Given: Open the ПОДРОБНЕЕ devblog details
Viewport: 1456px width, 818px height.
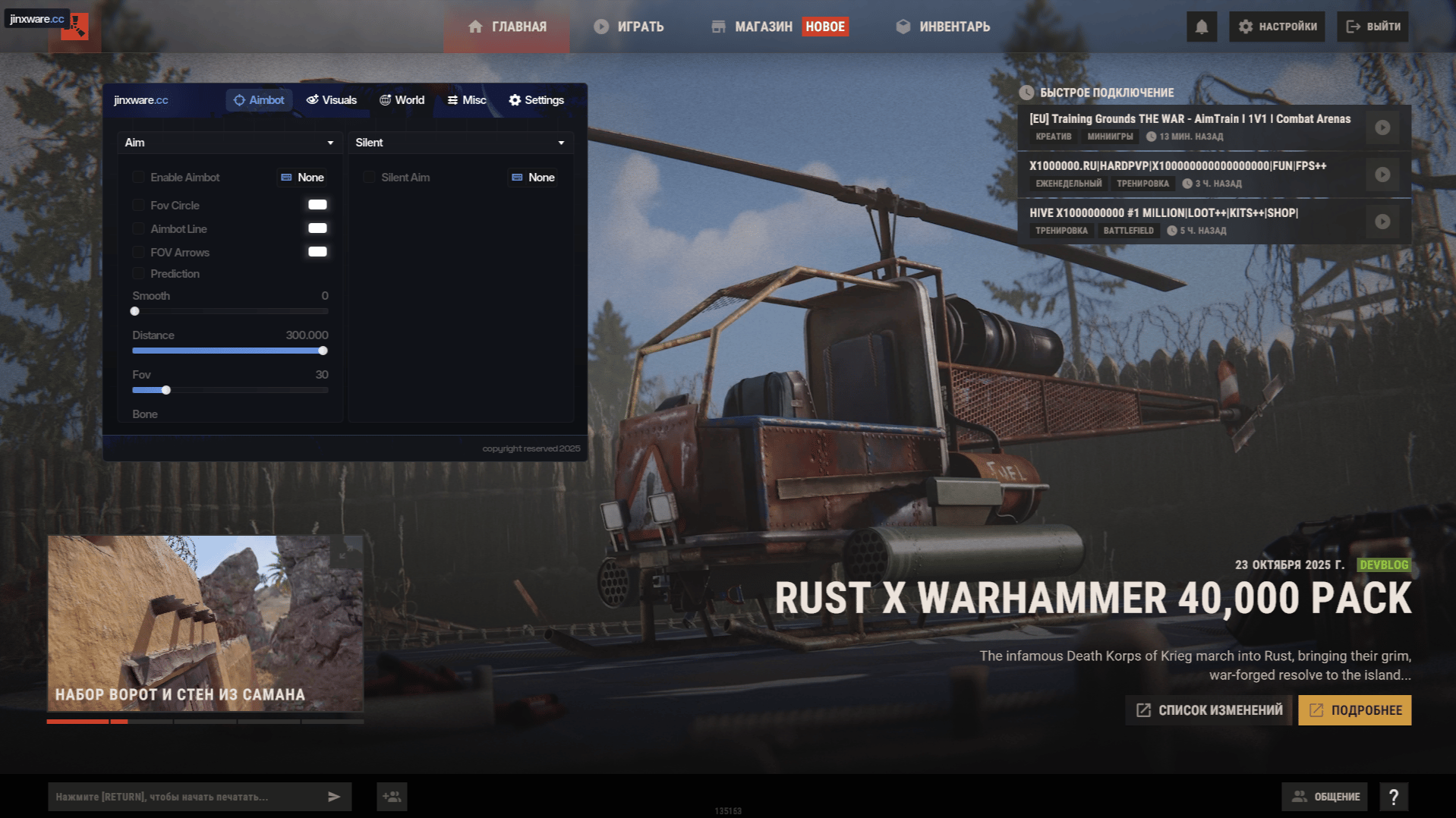Looking at the screenshot, I should pos(1354,710).
